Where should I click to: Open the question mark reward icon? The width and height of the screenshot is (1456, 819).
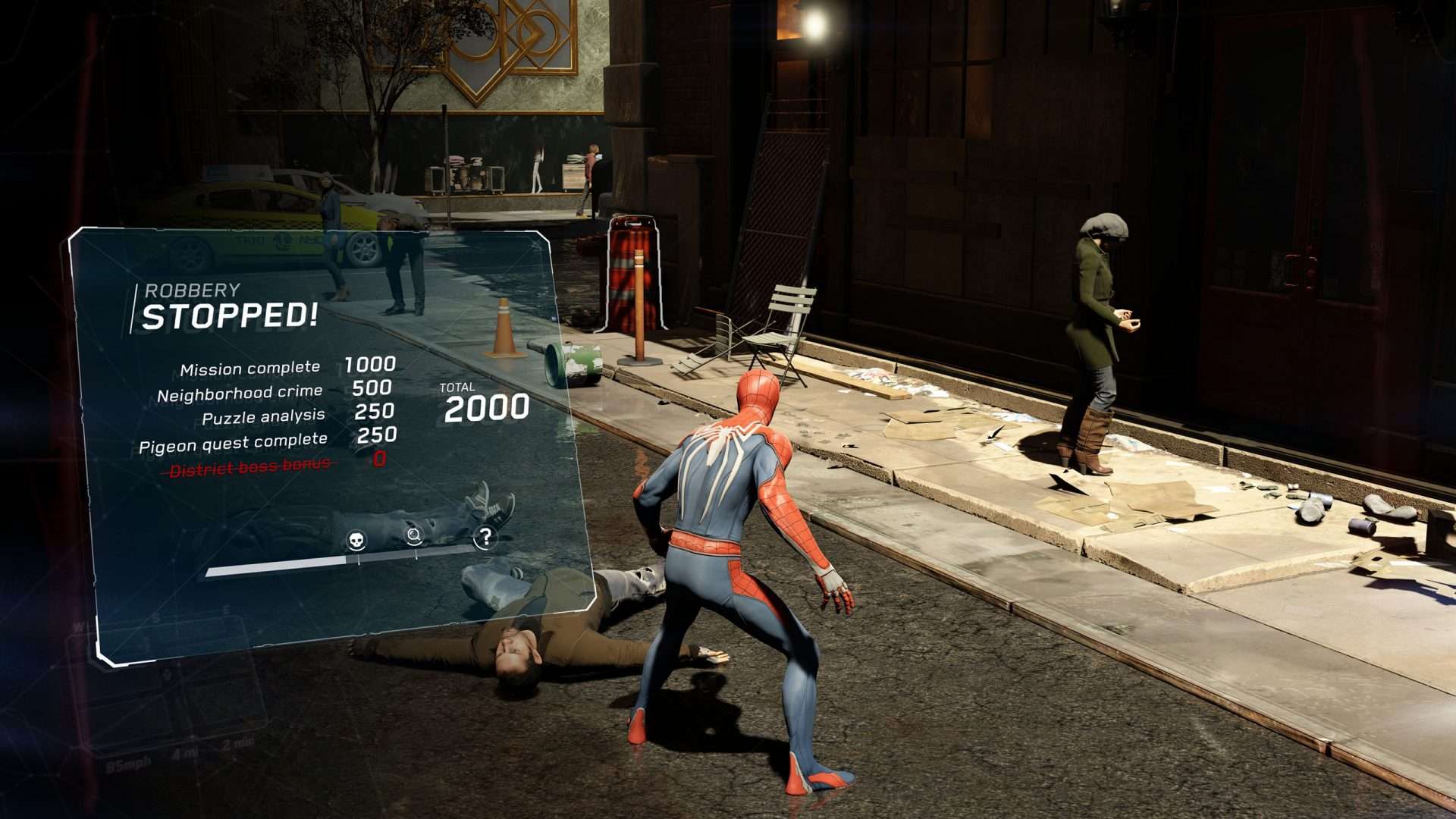(485, 537)
